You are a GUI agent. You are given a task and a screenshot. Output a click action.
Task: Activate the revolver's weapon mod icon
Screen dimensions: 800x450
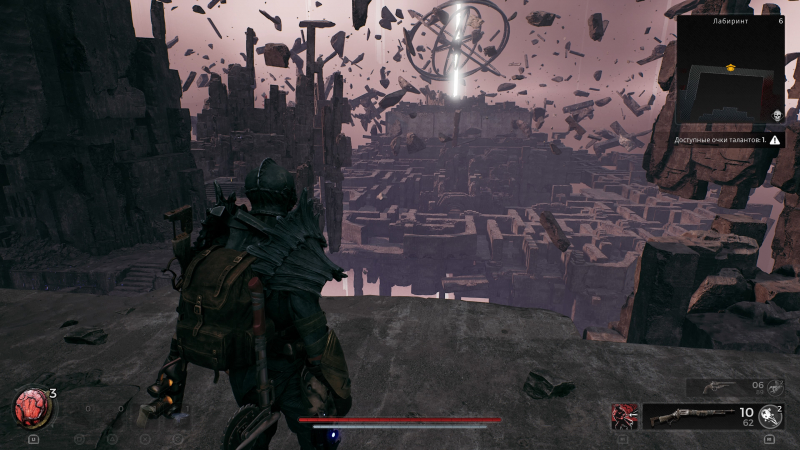[772, 386]
